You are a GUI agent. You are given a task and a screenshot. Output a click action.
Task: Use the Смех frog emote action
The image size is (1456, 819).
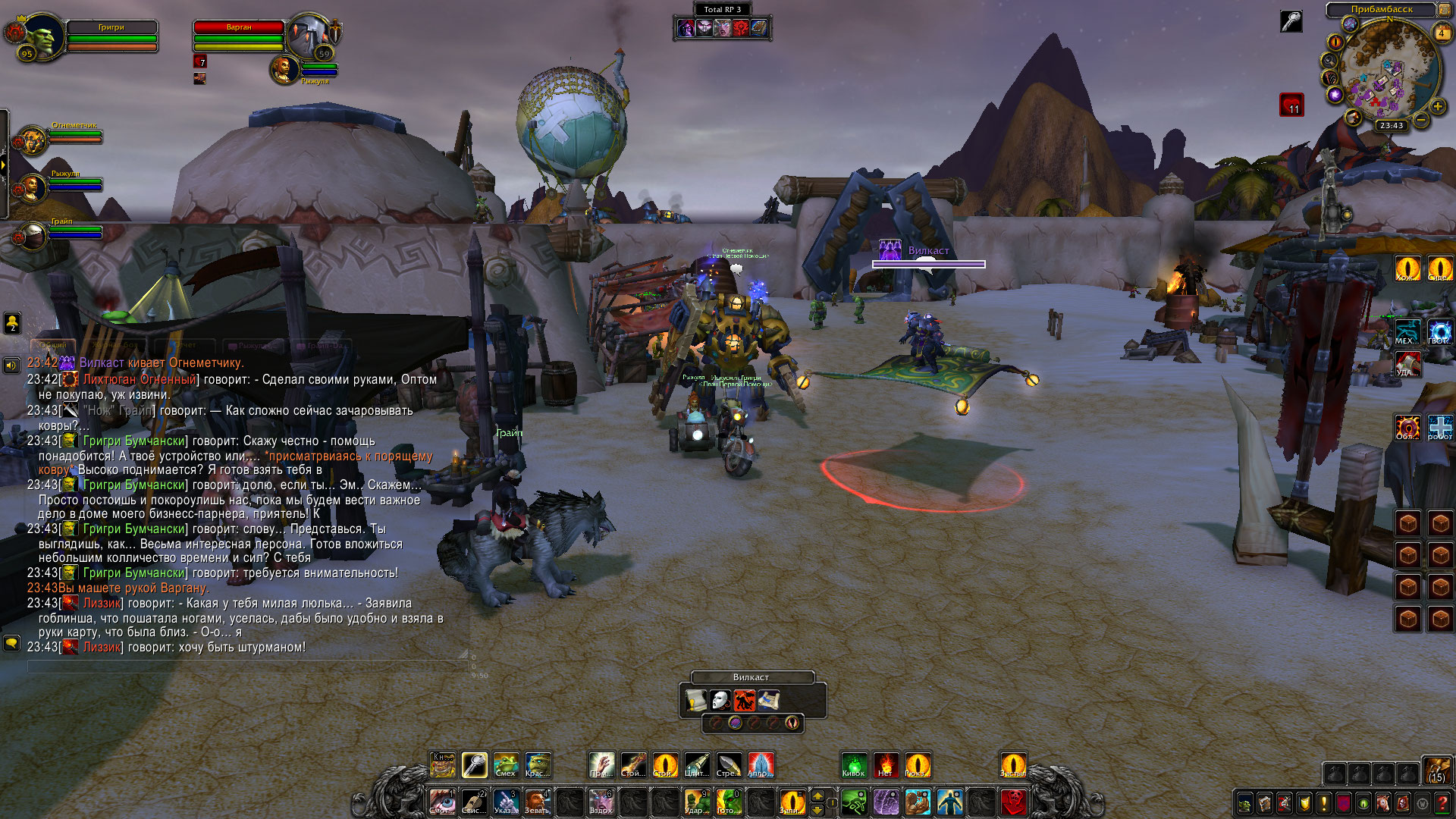(x=506, y=764)
